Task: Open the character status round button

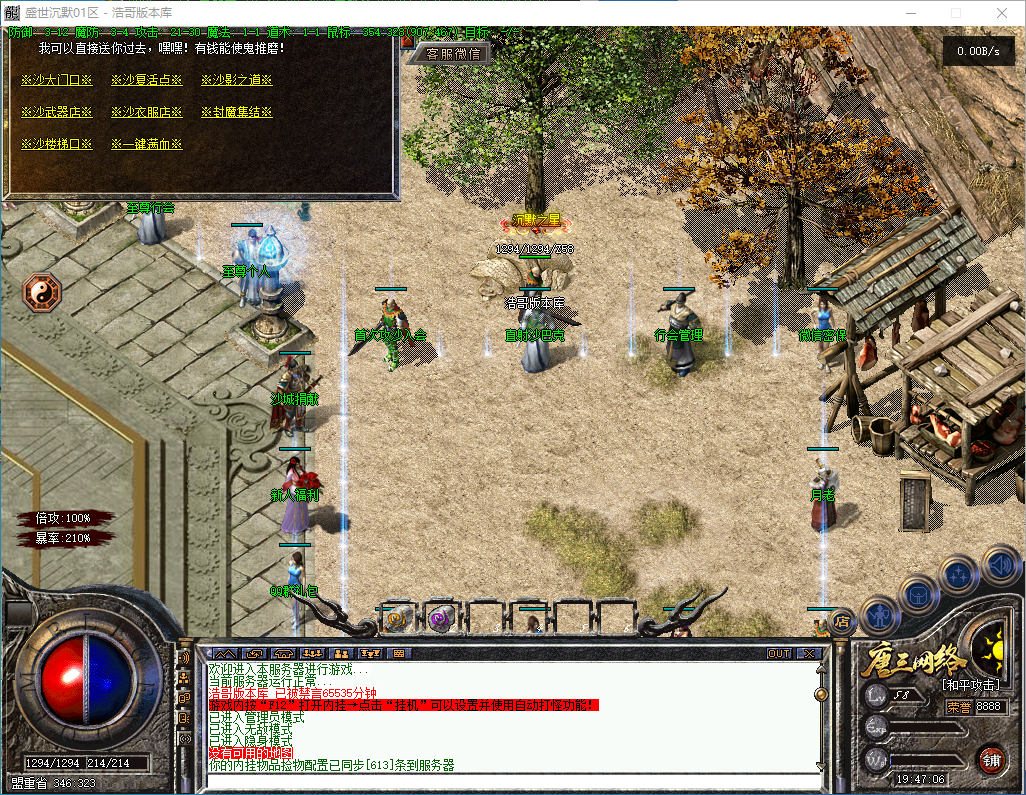Action: click(x=880, y=615)
